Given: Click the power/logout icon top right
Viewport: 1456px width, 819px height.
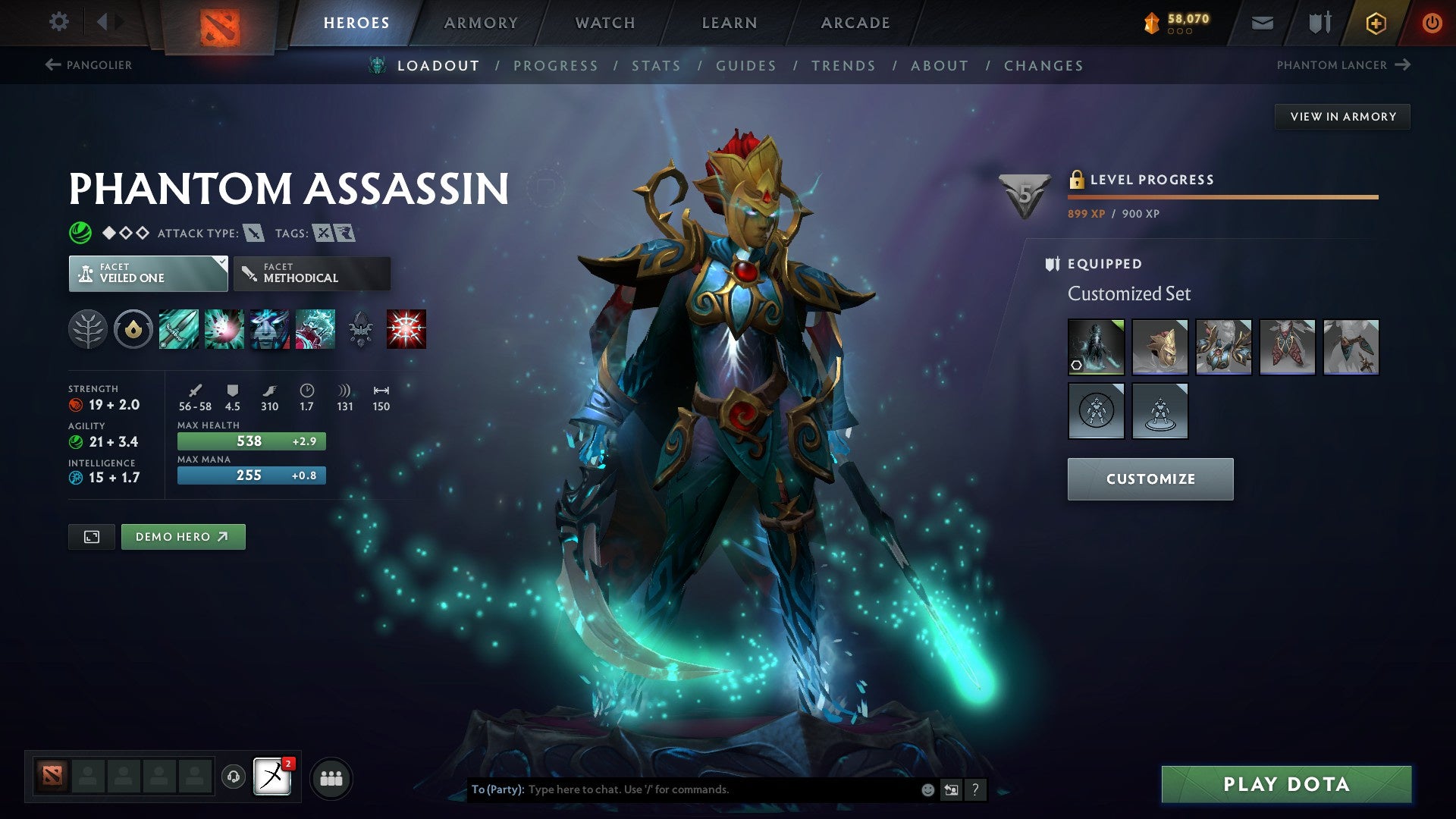Looking at the screenshot, I should tap(1432, 23).
